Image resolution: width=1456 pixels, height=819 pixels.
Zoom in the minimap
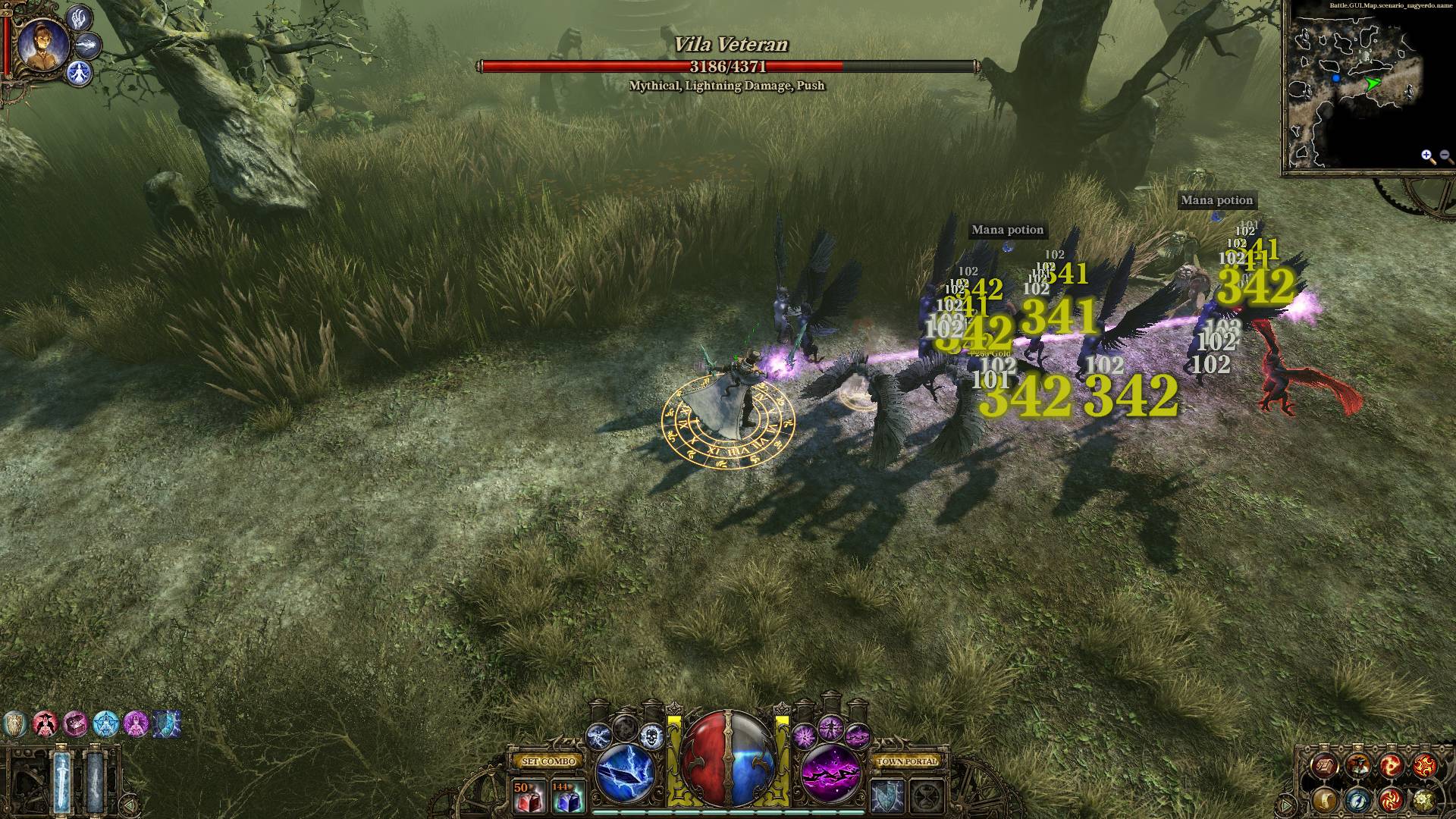tap(1428, 157)
